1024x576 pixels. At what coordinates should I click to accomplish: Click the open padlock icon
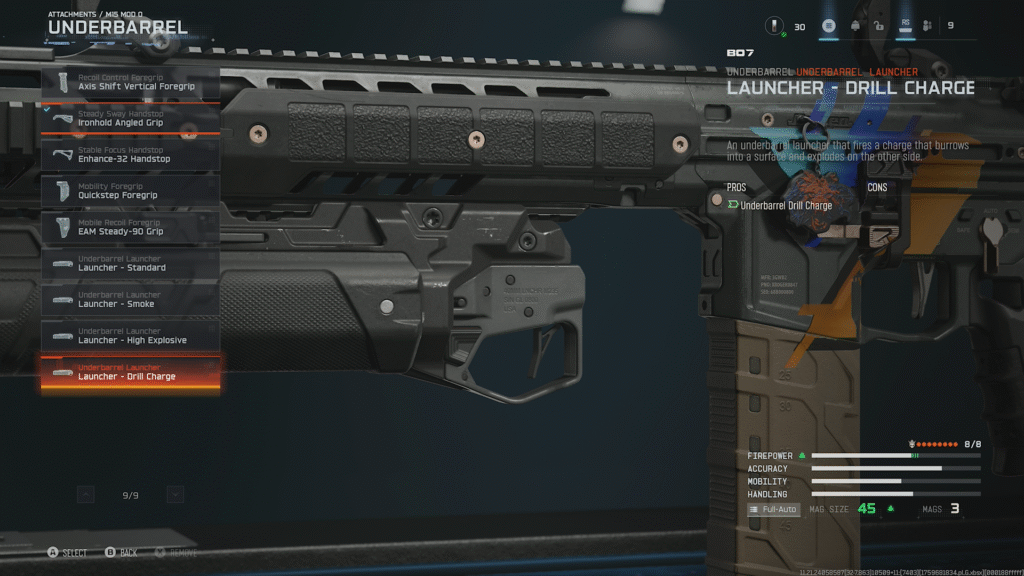pos(878,26)
